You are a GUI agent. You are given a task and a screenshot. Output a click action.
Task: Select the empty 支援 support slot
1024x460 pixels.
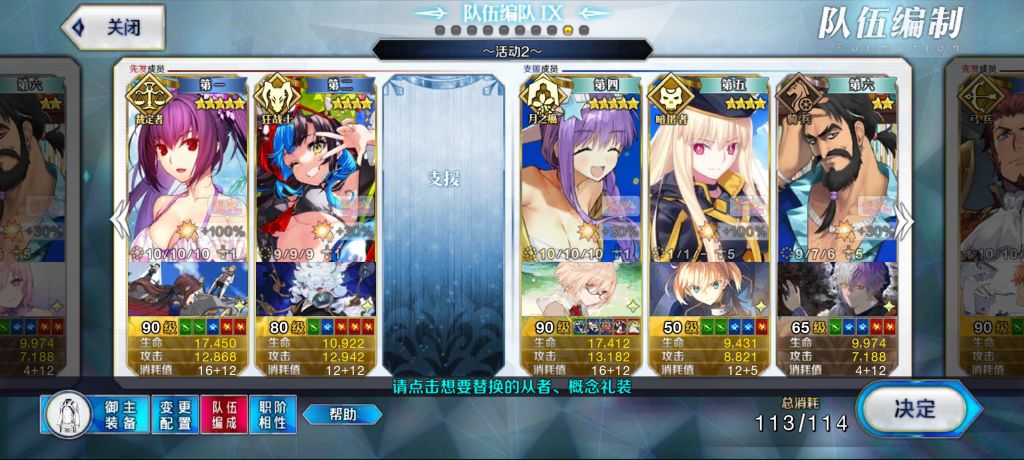[444, 200]
